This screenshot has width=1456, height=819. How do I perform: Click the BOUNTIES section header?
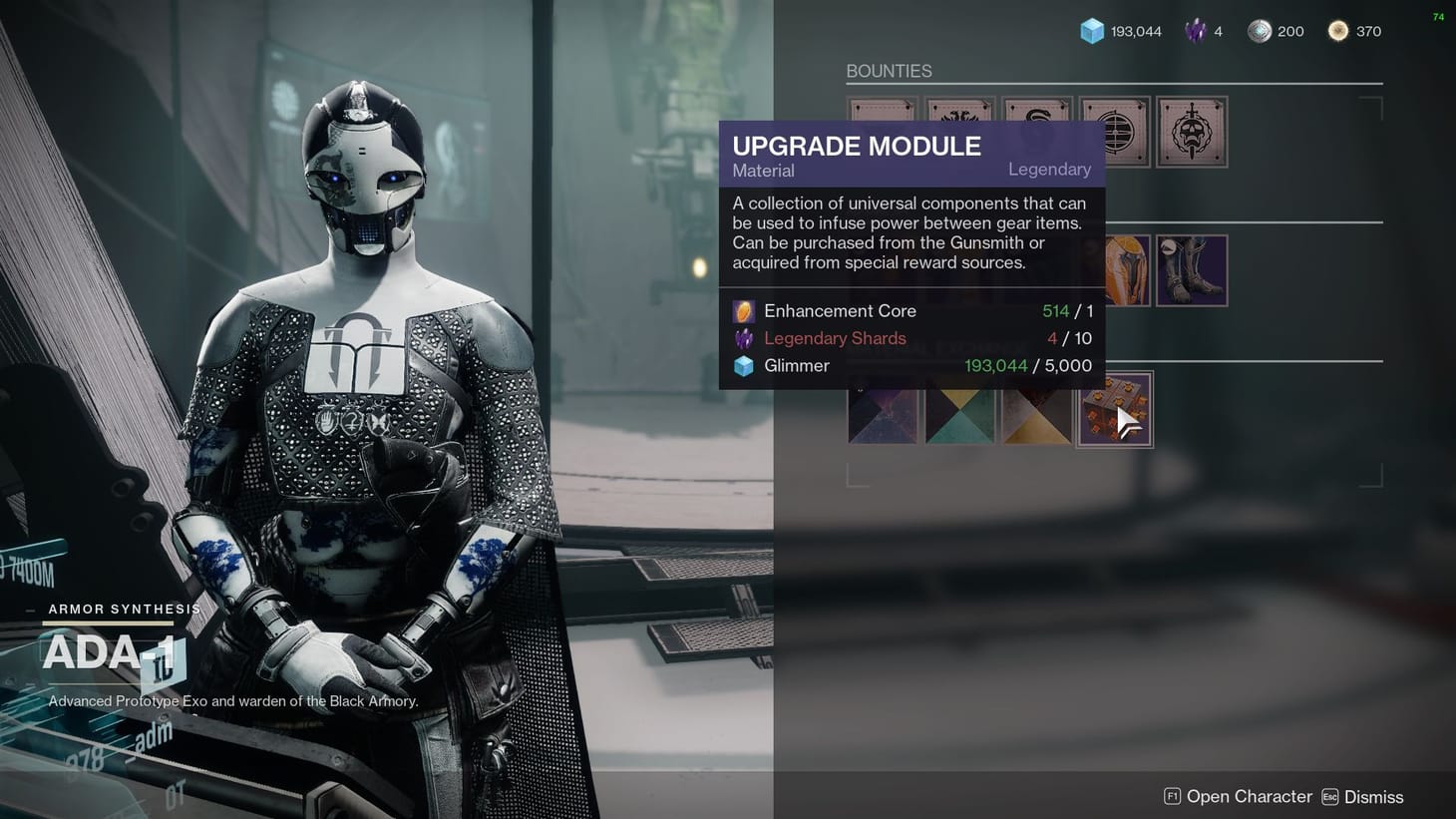890,71
